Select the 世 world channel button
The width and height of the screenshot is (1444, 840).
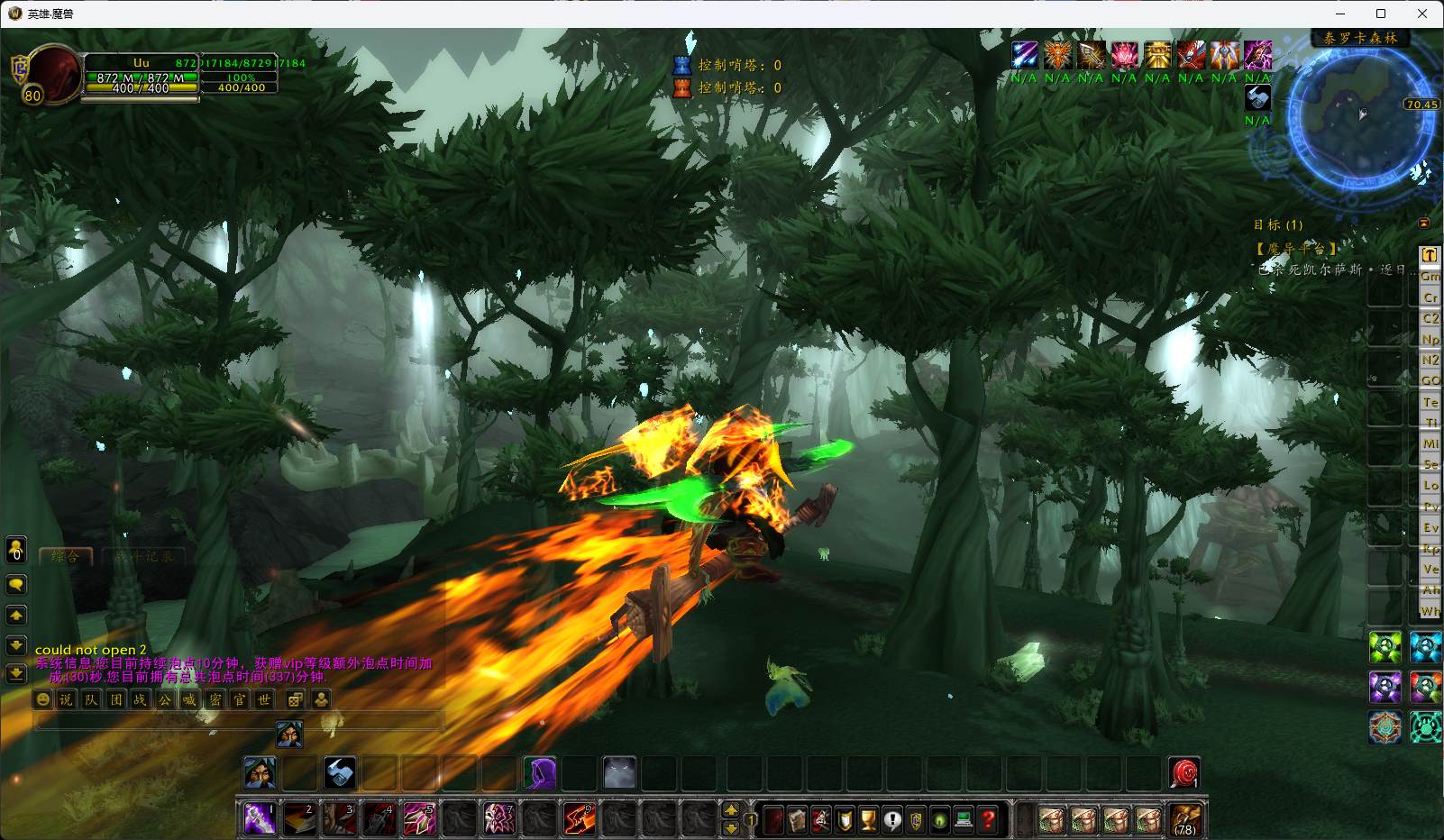[x=264, y=699]
